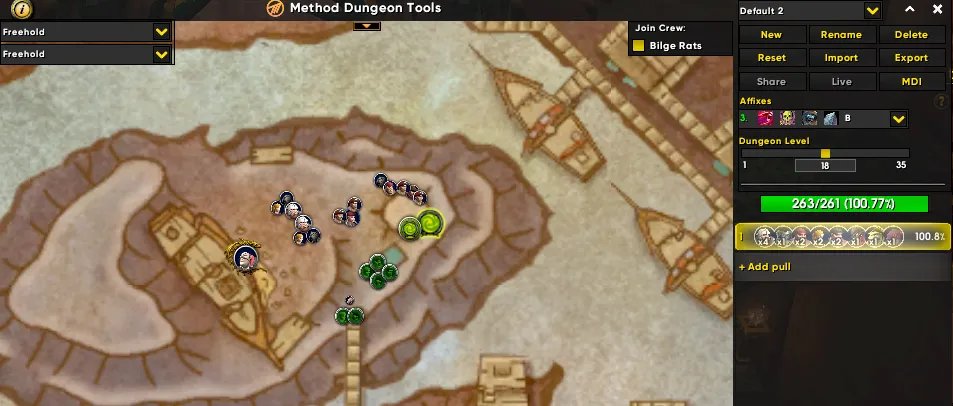Click the Dungeon Level slider handle
The height and width of the screenshot is (406, 953).
(825, 153)
